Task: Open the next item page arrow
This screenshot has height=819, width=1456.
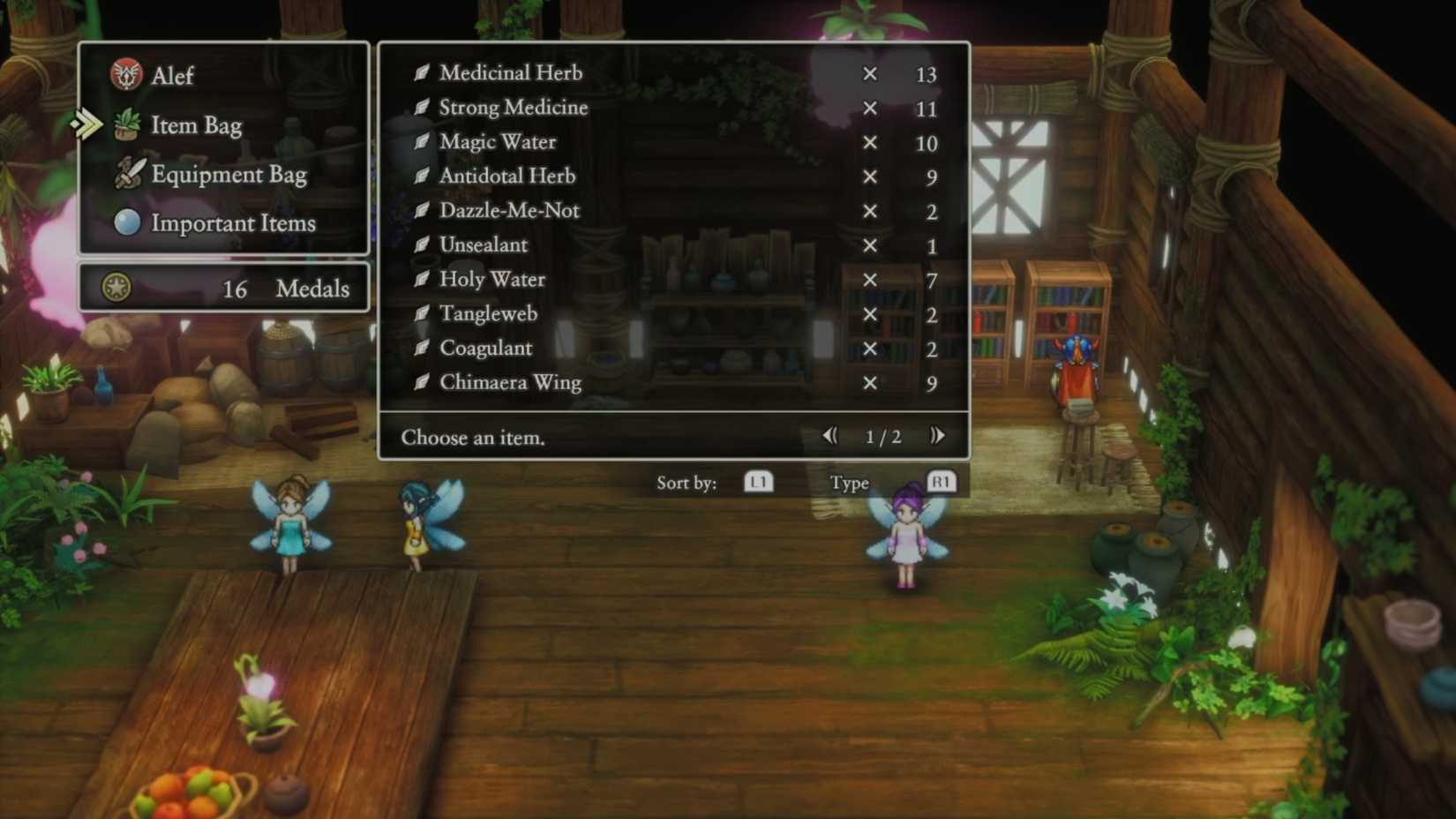Action: [x=937, y=435]
